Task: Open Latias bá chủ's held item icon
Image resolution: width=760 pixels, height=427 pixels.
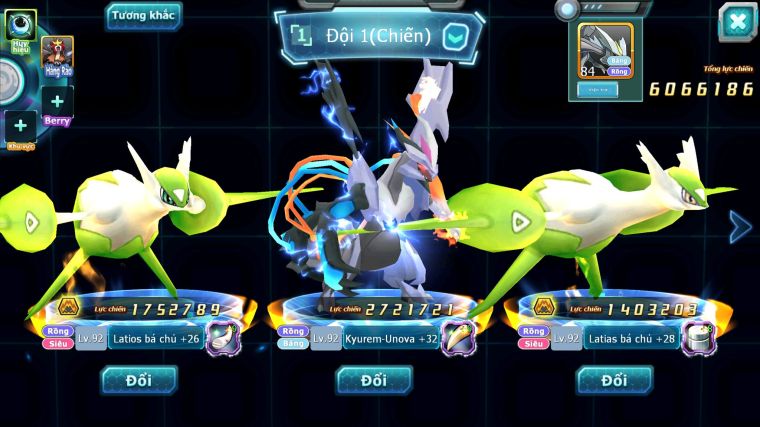Action: (x=699, y=338)
